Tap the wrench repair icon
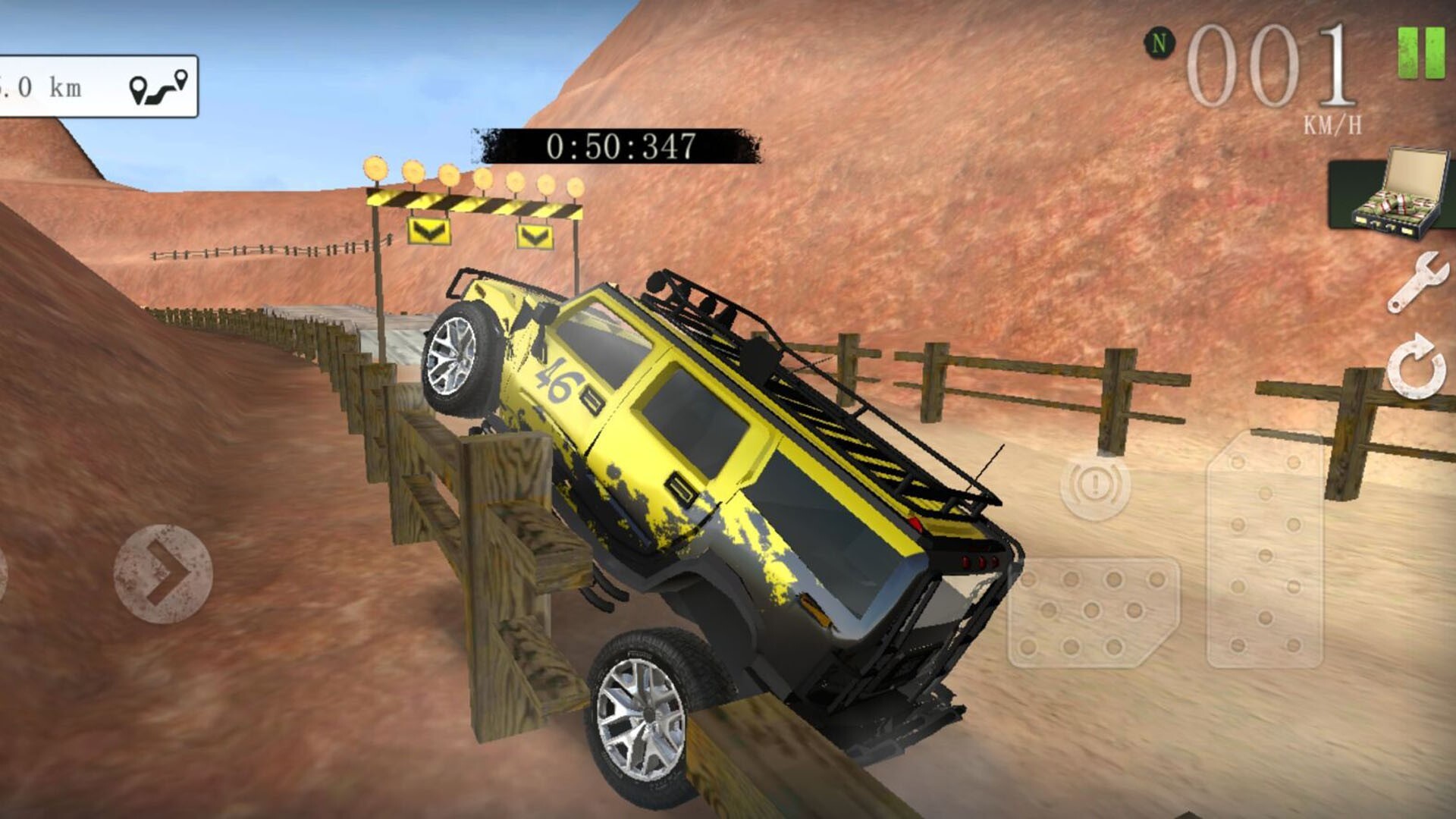This screenshot has height=819, width=1456. coord(1417,282)
